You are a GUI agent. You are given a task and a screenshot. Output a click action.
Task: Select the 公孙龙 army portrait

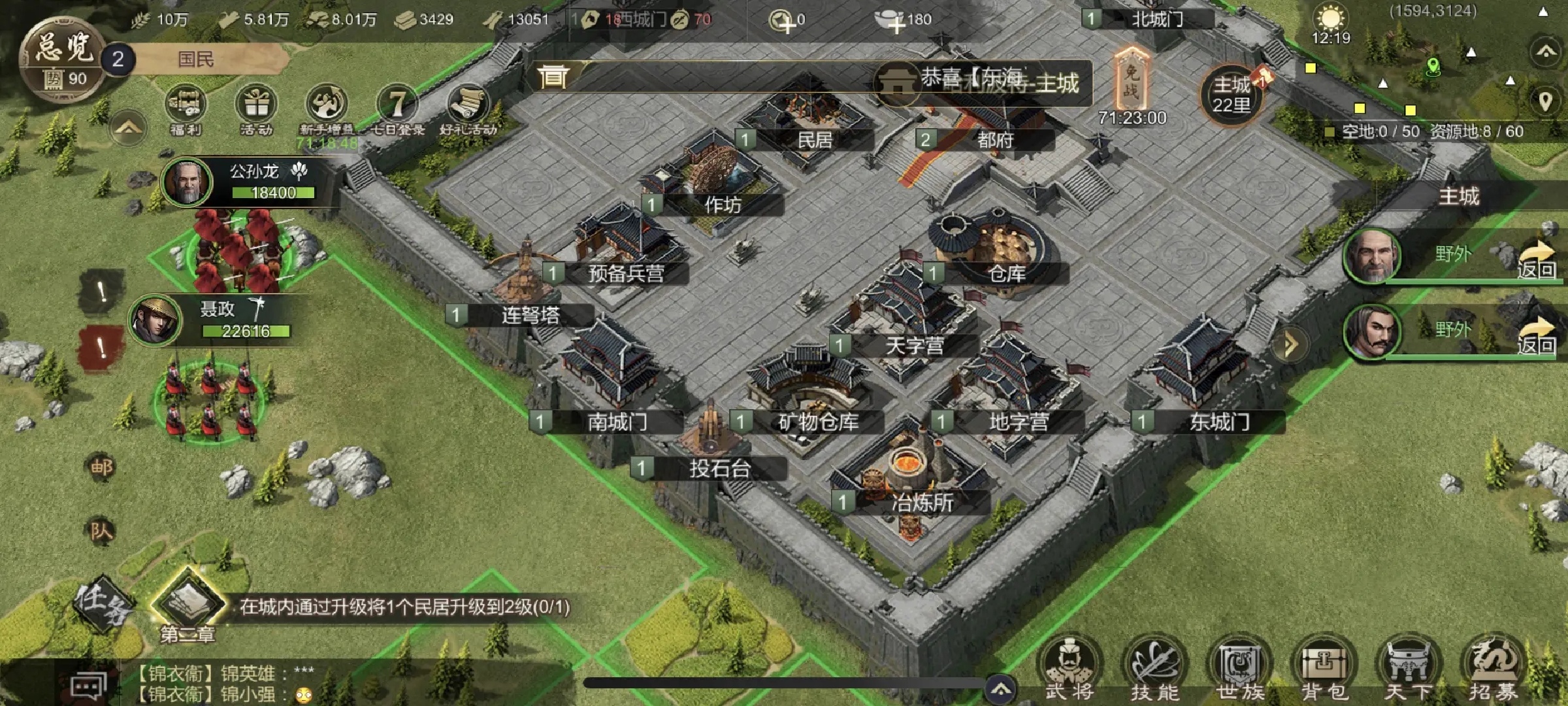point(187,182)
